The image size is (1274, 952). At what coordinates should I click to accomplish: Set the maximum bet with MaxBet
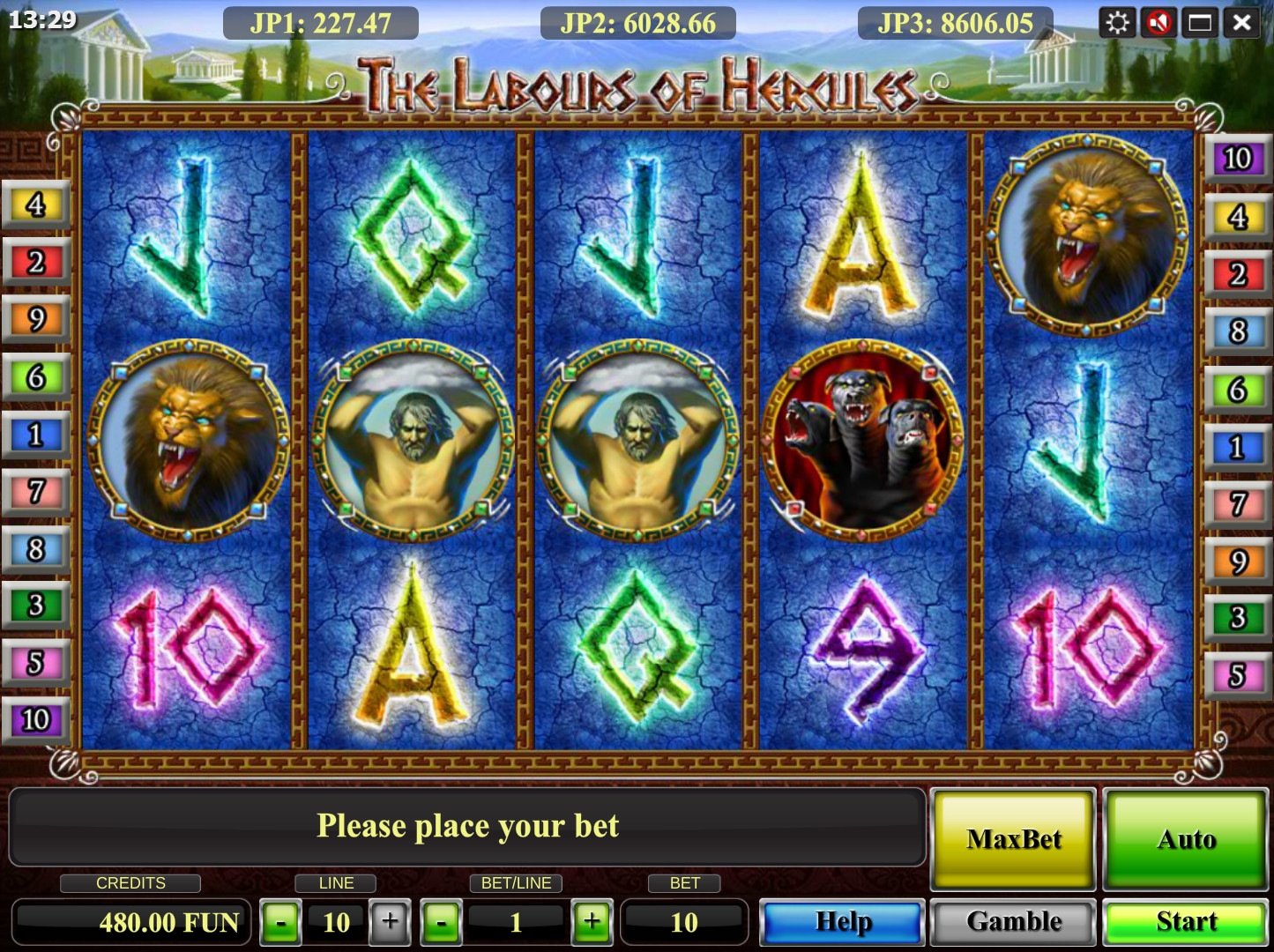click(x=1014, y=839)
